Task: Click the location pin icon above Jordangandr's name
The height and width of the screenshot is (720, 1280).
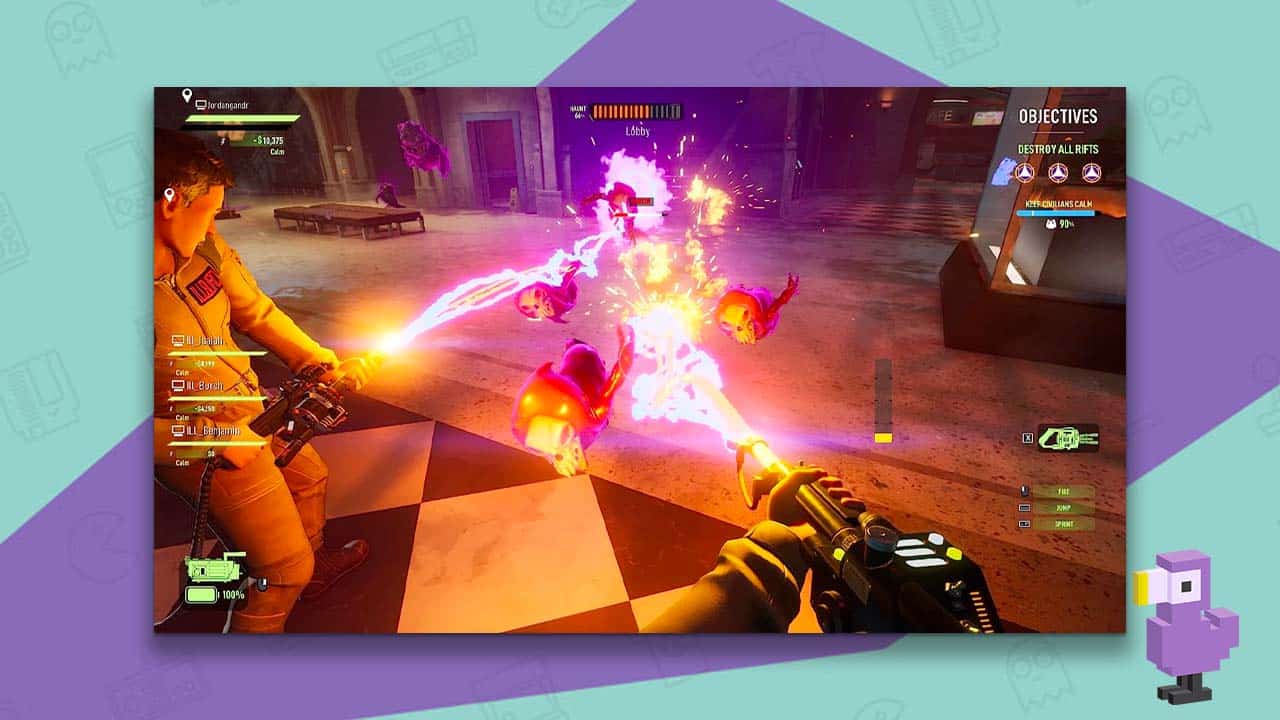Action: pos(187,96)
